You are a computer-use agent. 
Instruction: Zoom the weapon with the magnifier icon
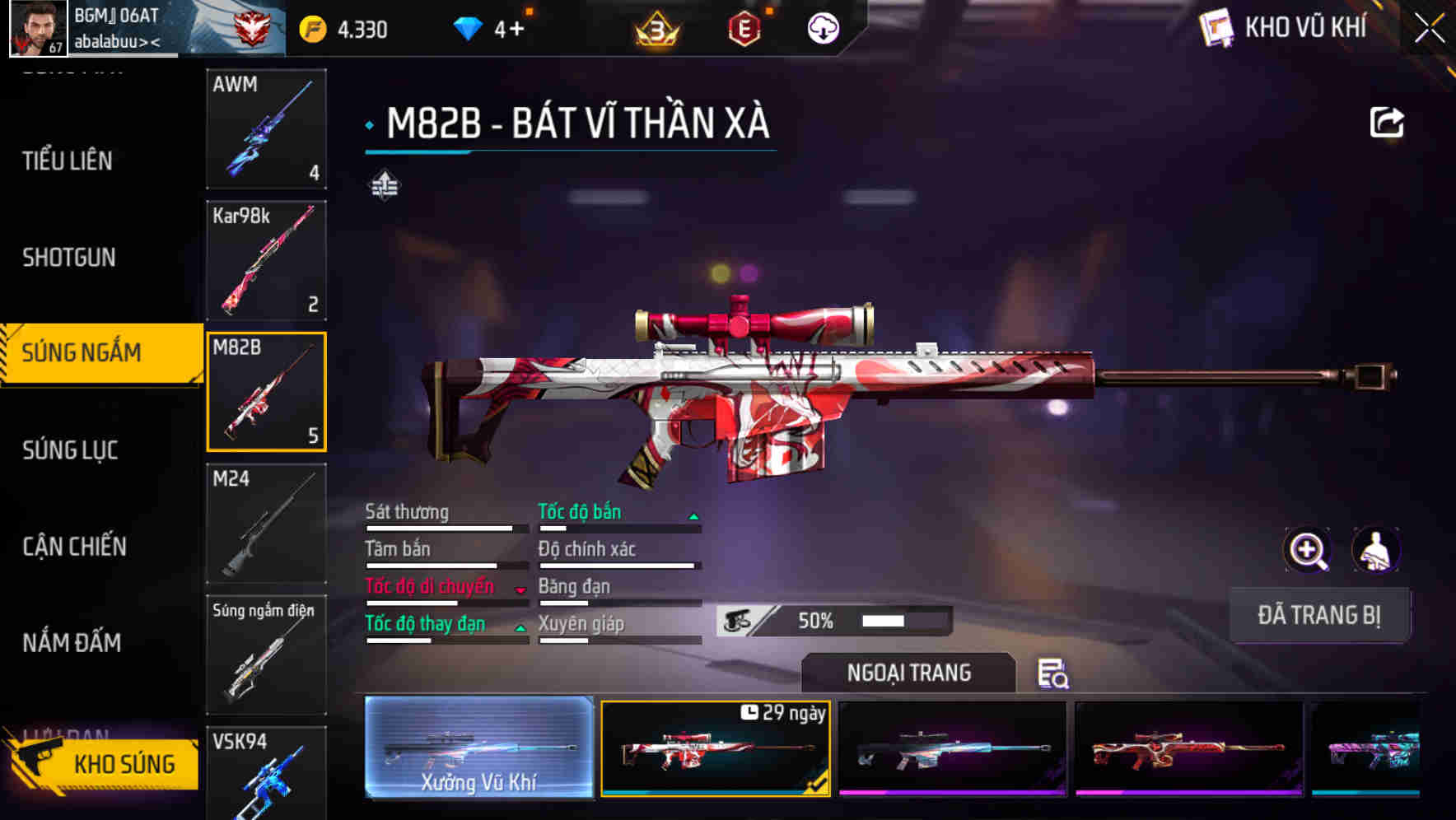1307,550
